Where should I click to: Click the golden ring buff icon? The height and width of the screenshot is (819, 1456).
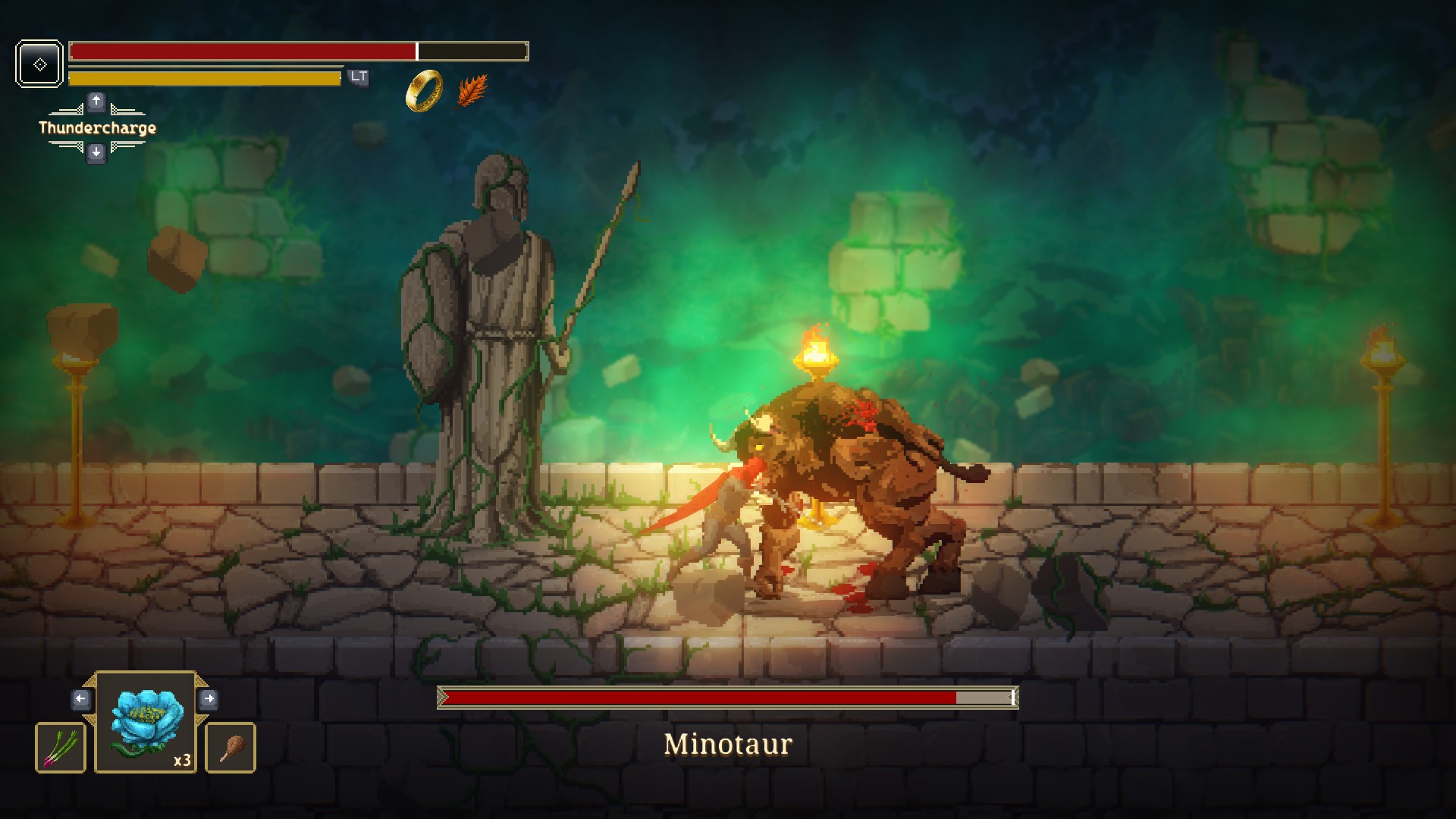(424, 91)
